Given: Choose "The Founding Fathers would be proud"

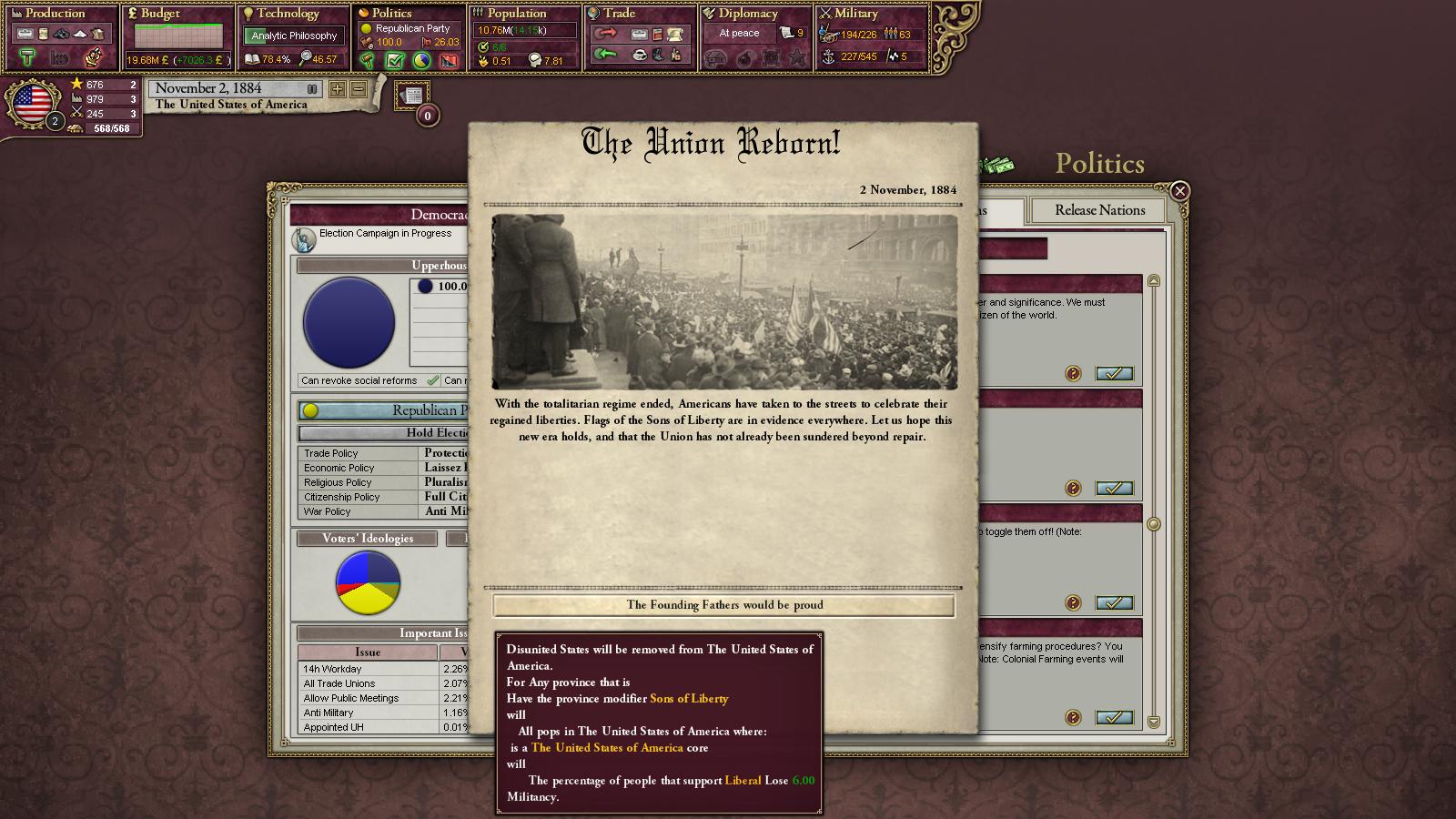Looking at the screenshot, I should click(724, 605).
